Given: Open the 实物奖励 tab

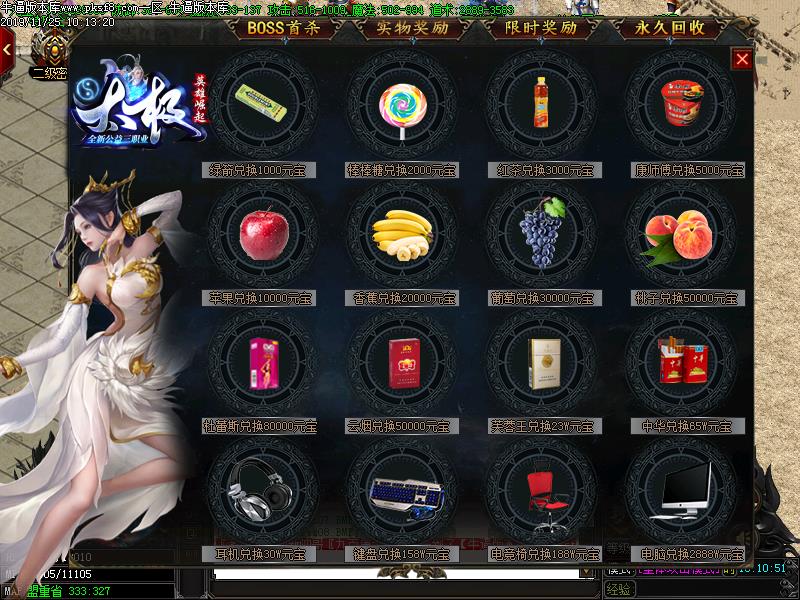Looking at the screenshot, I should click(412, 28).
